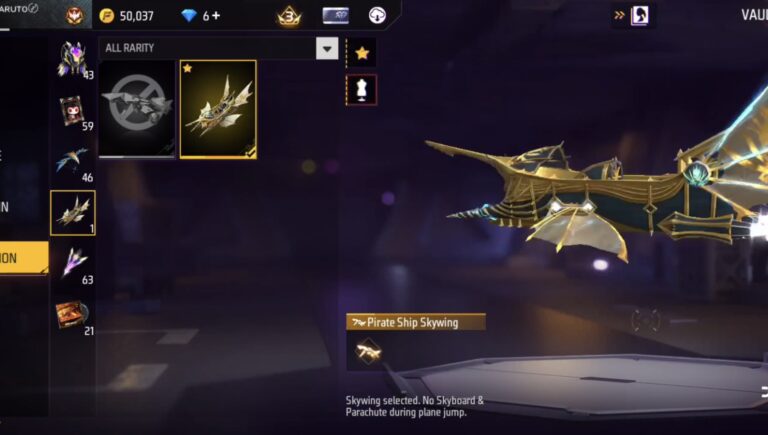Open the download cloud icon
Screen dimensions: 768x435
coord(377,16)
